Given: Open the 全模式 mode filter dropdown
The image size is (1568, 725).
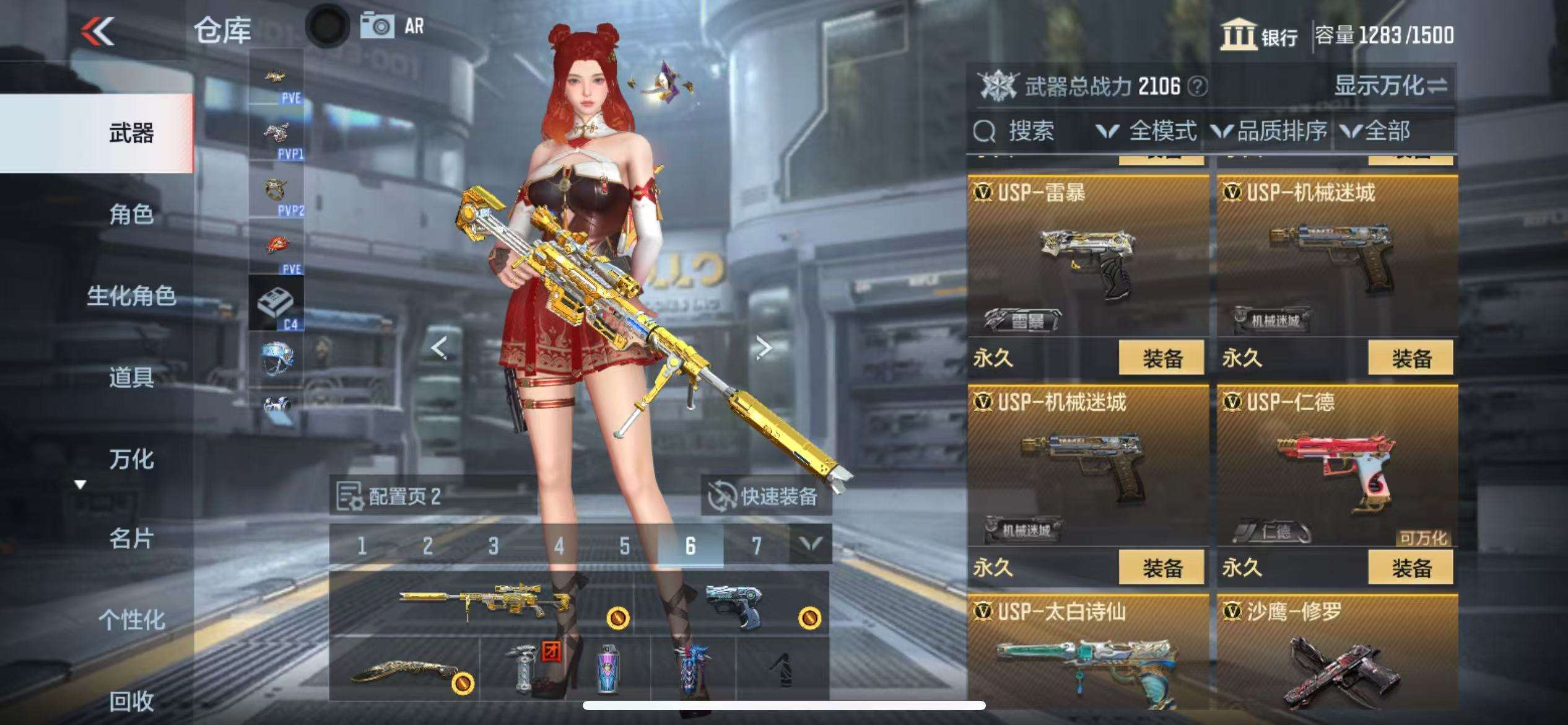Looking at the screenshot, I should coord(1147,131).
